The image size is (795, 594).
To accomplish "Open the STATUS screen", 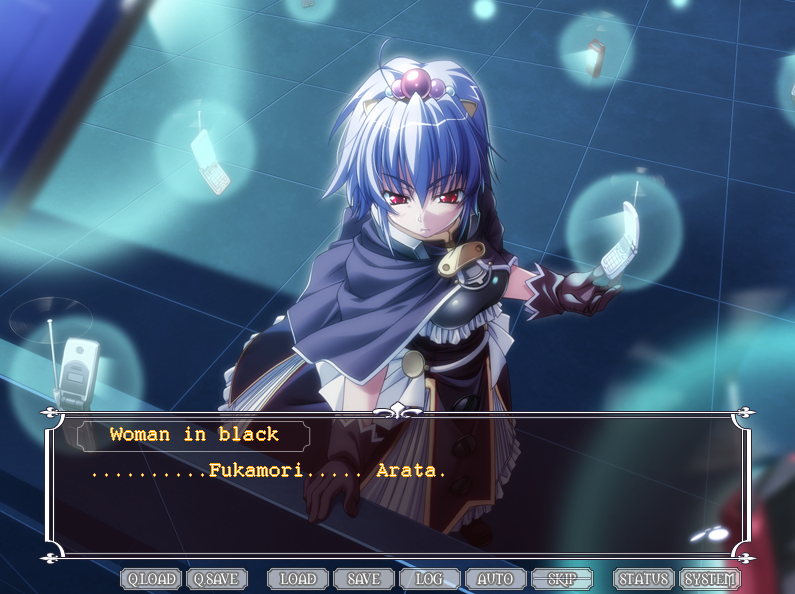I will [x=644, y=579].
